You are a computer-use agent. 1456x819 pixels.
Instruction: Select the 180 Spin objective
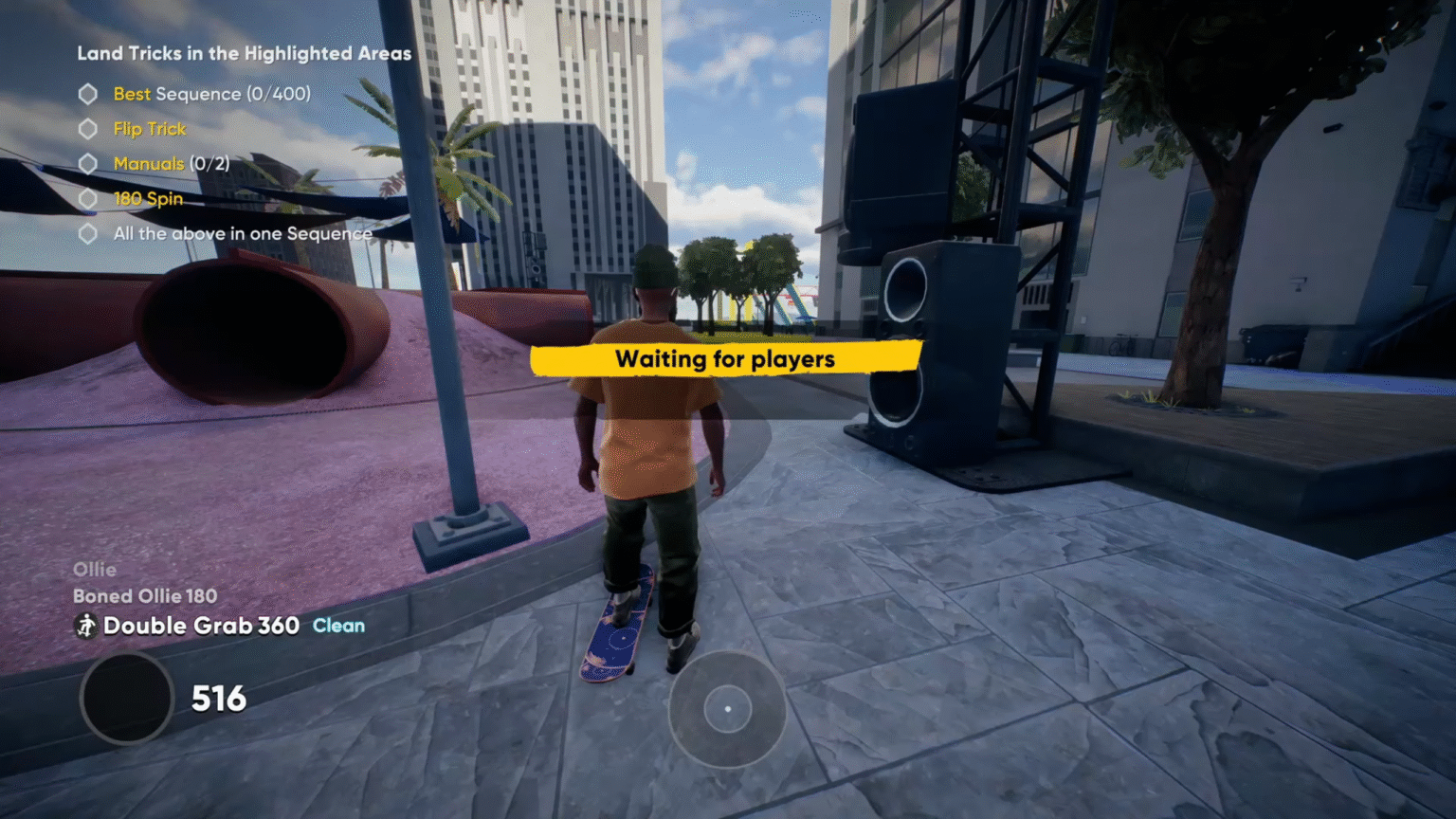[x=148, y=199]
